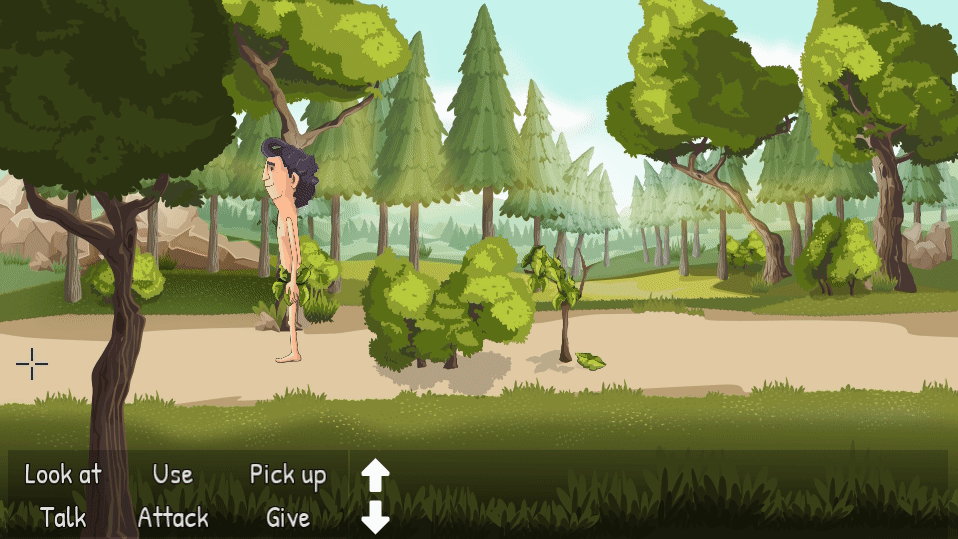The height and width of the screenshot is (539, 958).
Task: Select the Look at verb
Action: tap(63, 474)
